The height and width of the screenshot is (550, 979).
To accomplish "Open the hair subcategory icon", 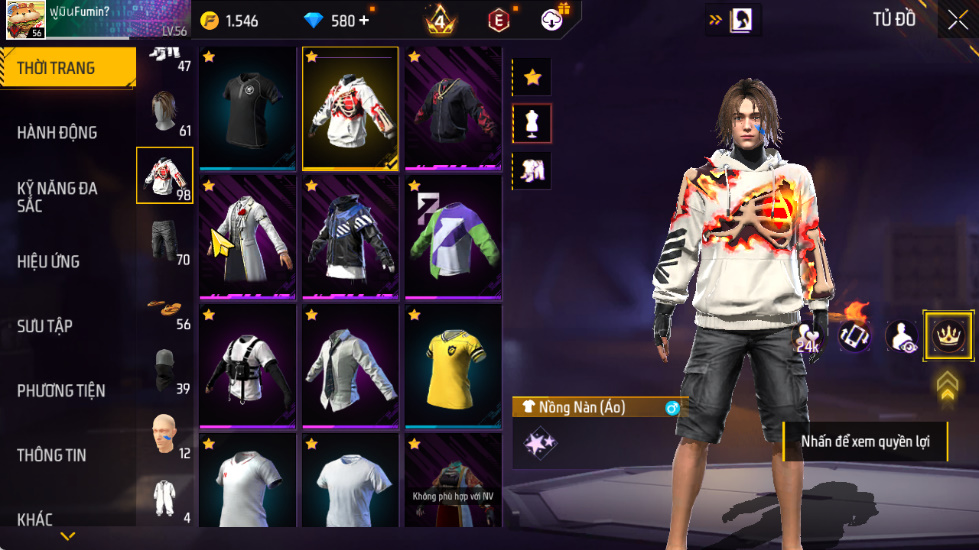I will 165,112.
